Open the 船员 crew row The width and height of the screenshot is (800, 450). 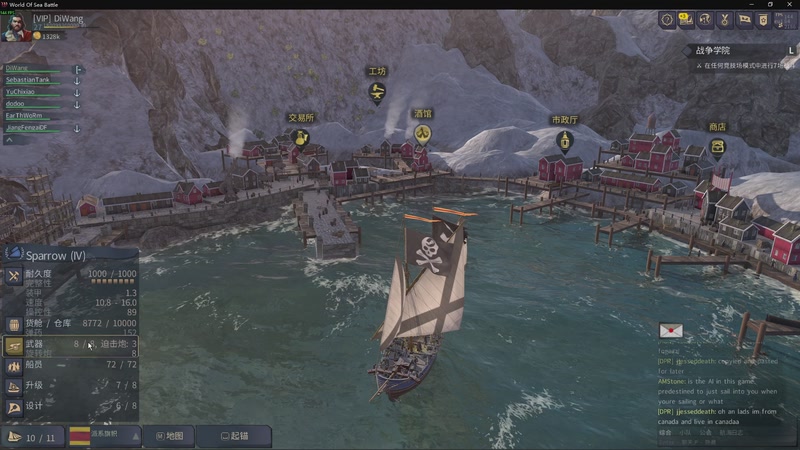pos(70,365)
